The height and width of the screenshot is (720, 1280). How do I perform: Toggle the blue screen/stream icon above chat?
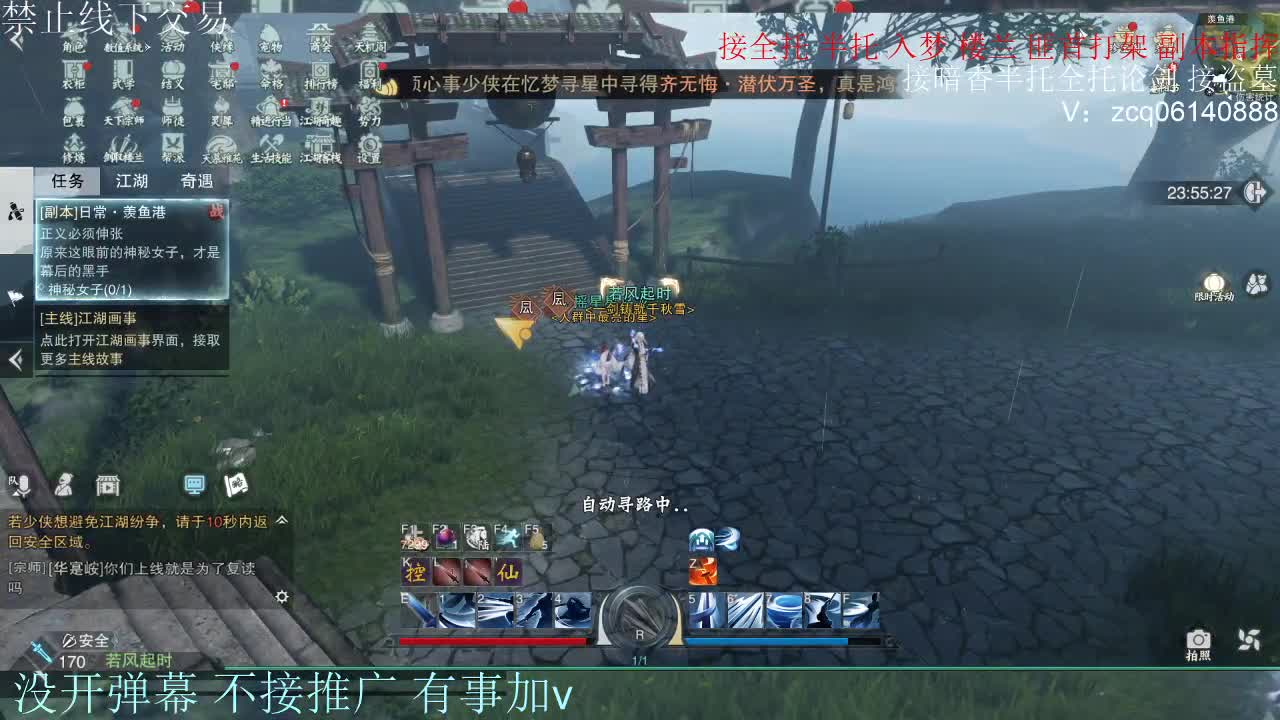194,485
